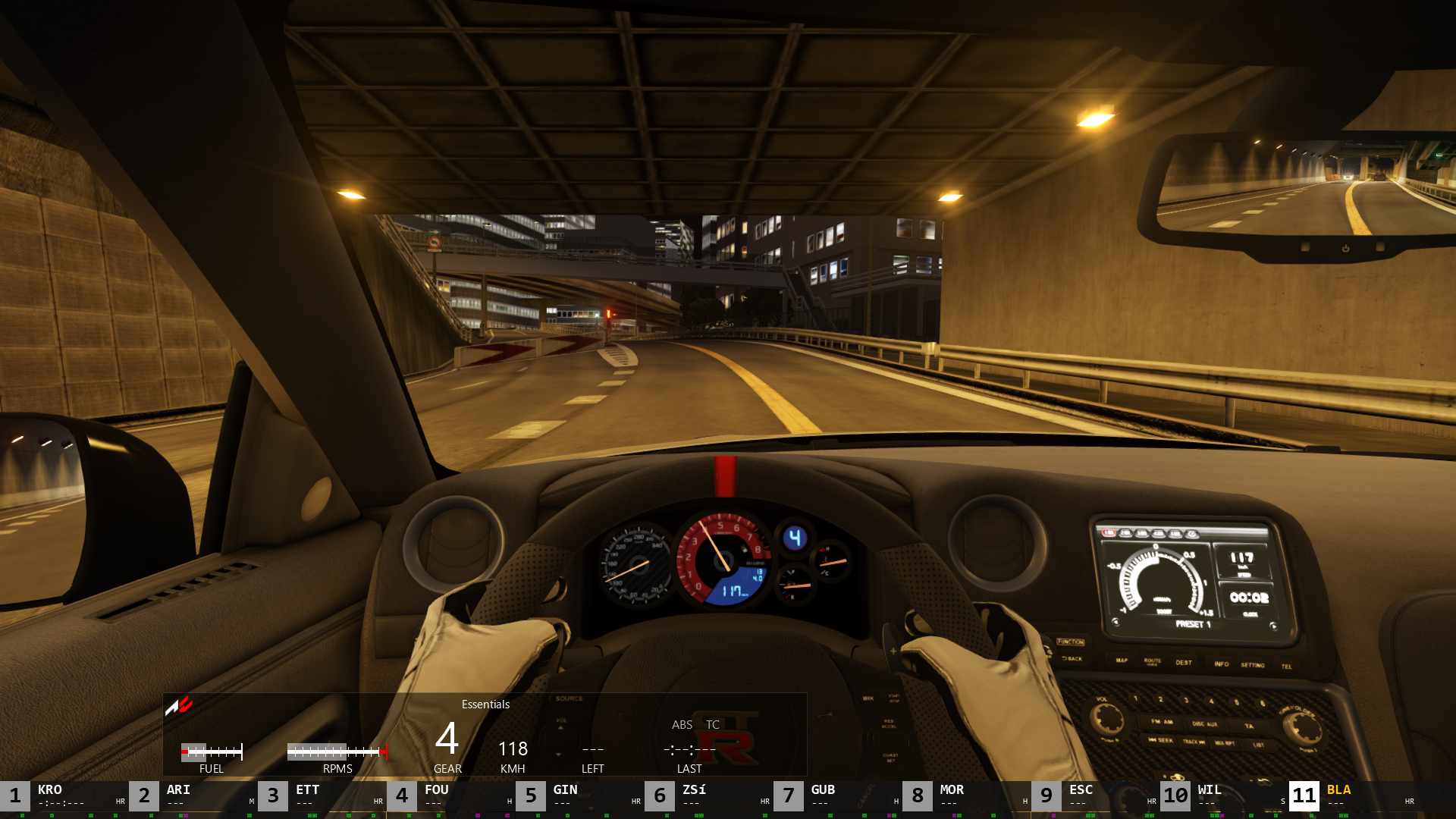The image size is (1456, 819).
Task: Select driver GUB in position 7
Action: [x=838, y=795]
